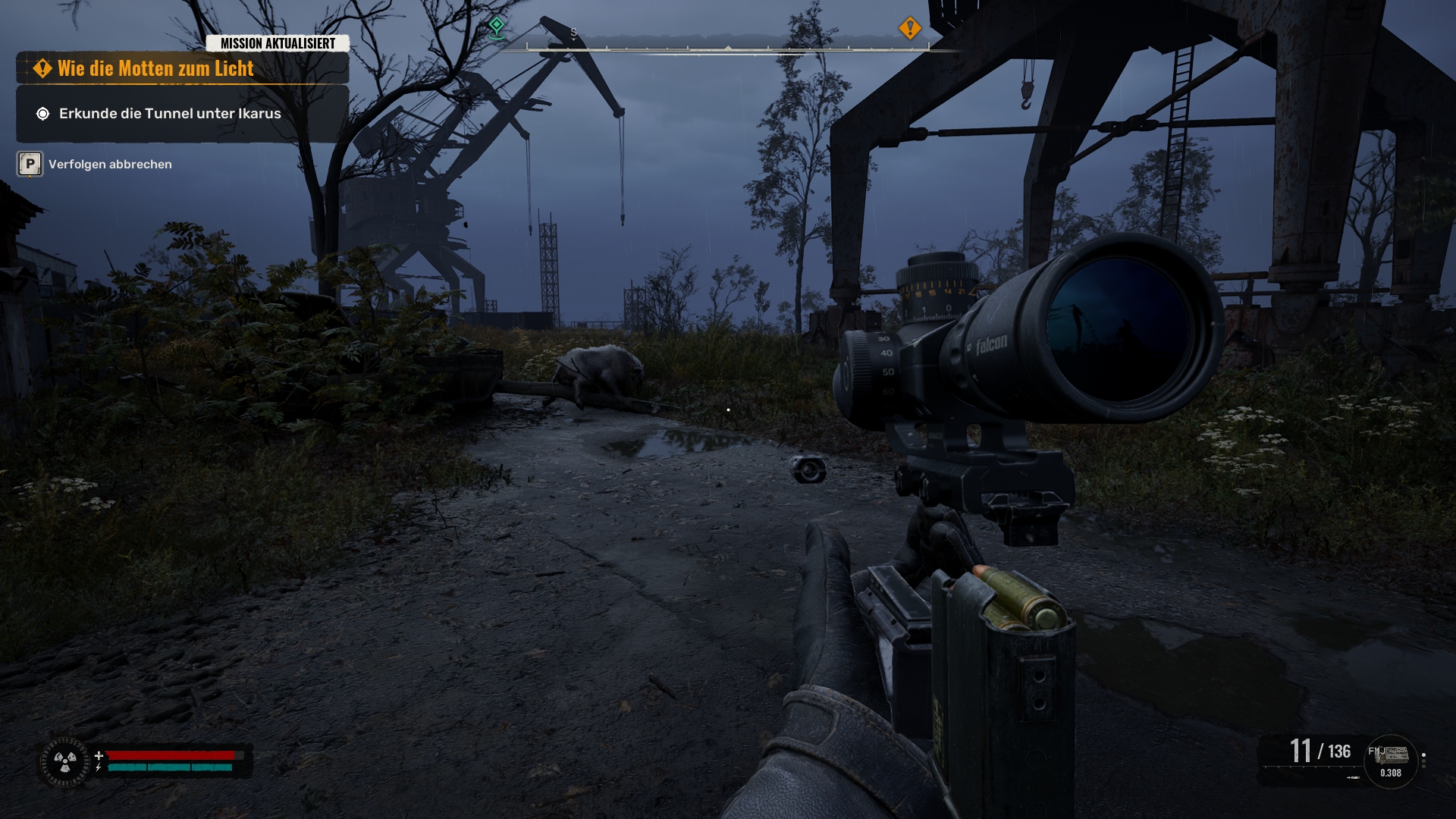Click the small chevron under the S compass letter
Viewport: 1456px width, 819px height.
coord(573,37)
